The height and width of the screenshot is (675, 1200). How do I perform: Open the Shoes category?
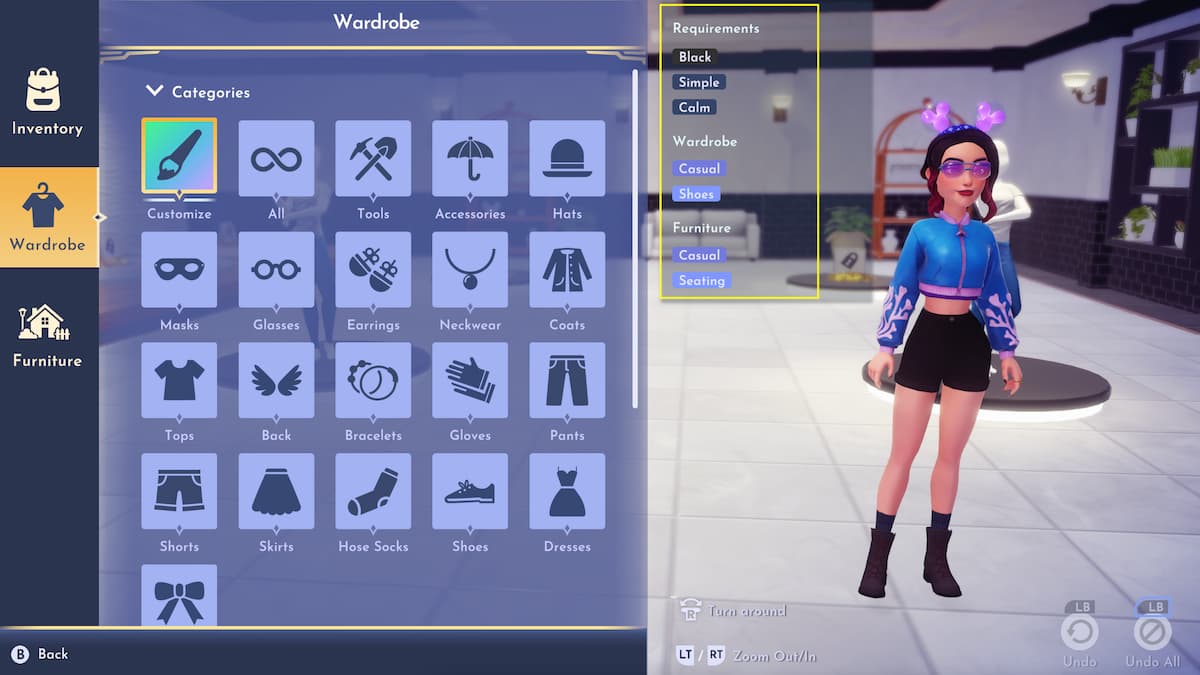[x=470, y=491]
